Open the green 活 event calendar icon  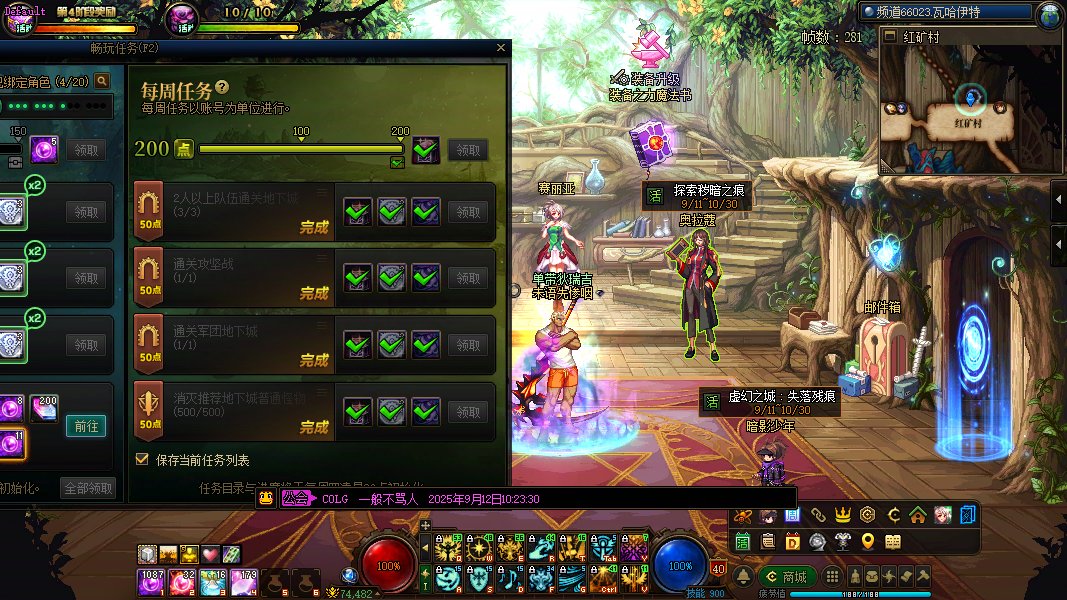click(743, 541)
